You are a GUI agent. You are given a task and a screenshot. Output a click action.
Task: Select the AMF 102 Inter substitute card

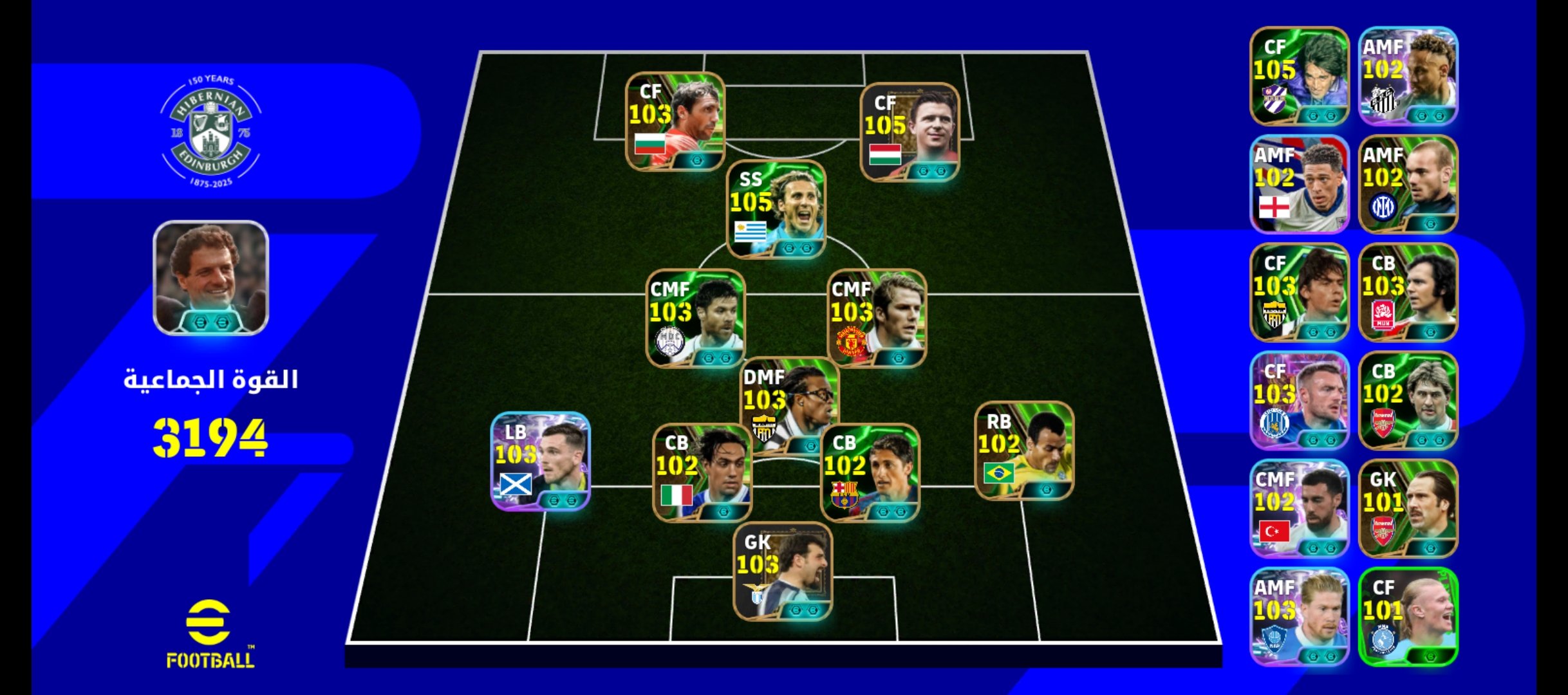pos(1408,184)
